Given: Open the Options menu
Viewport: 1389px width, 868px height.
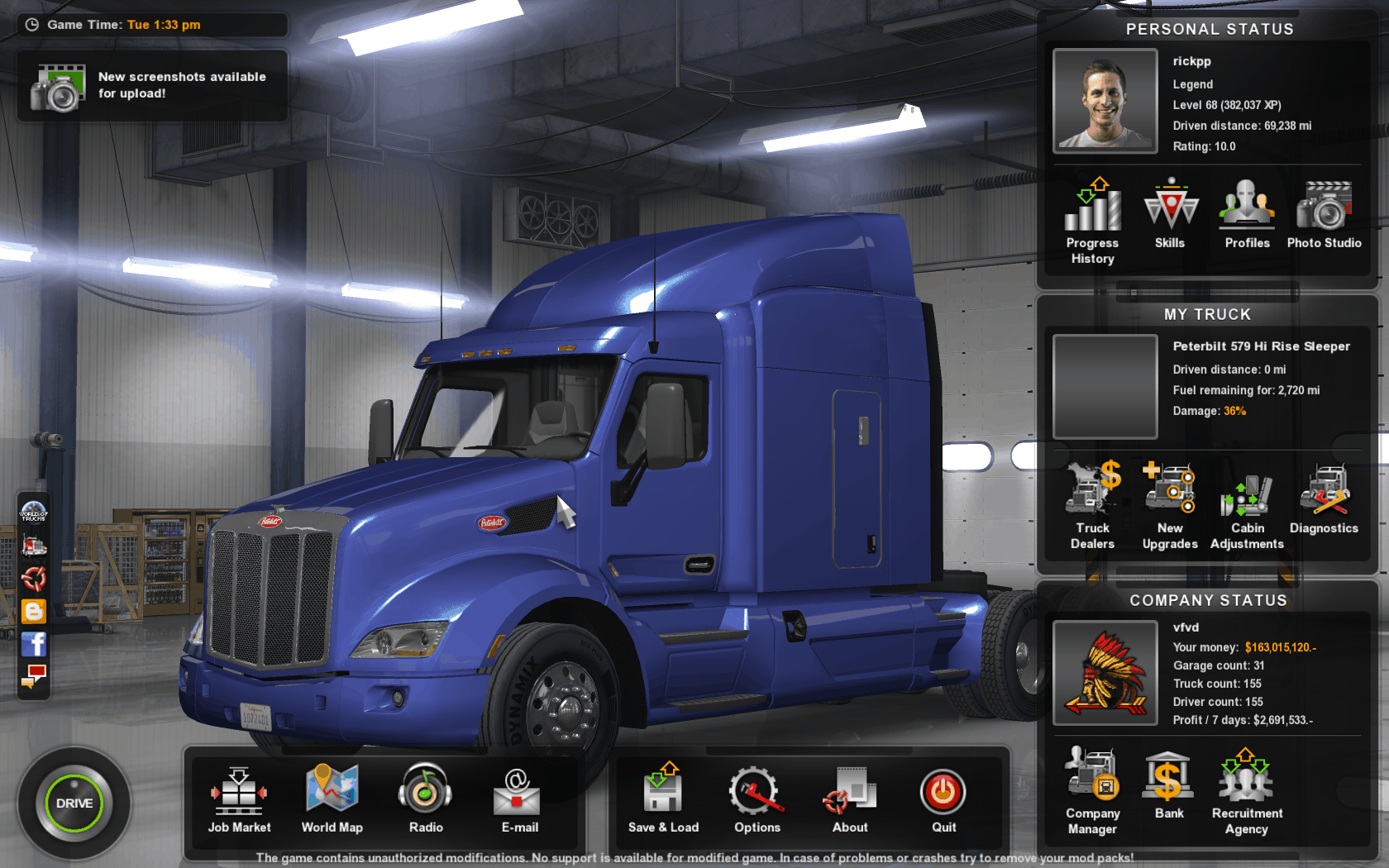Looking at the screenshot, I should pos(757,798).
